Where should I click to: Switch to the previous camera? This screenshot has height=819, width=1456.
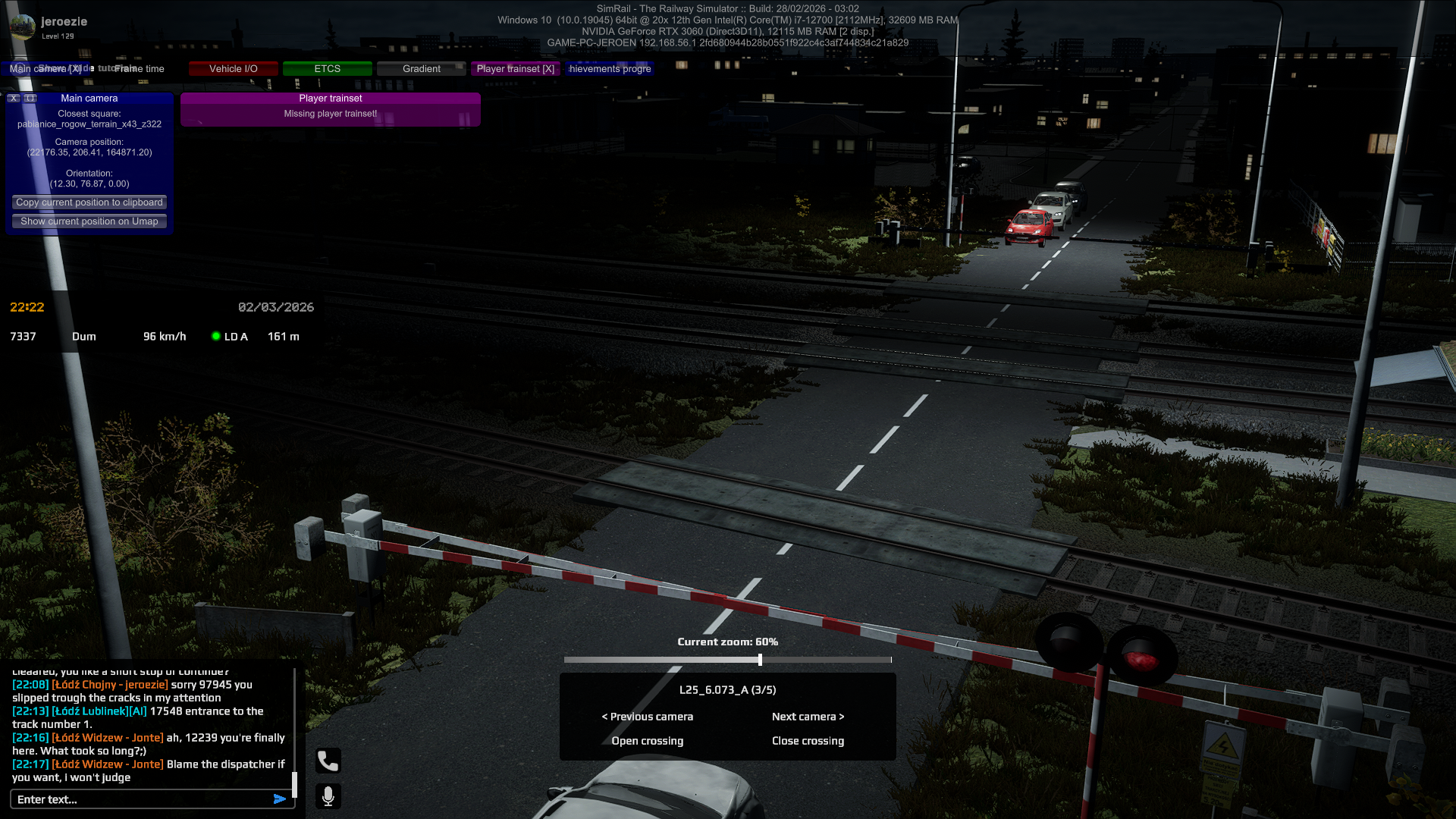[648, 717]
